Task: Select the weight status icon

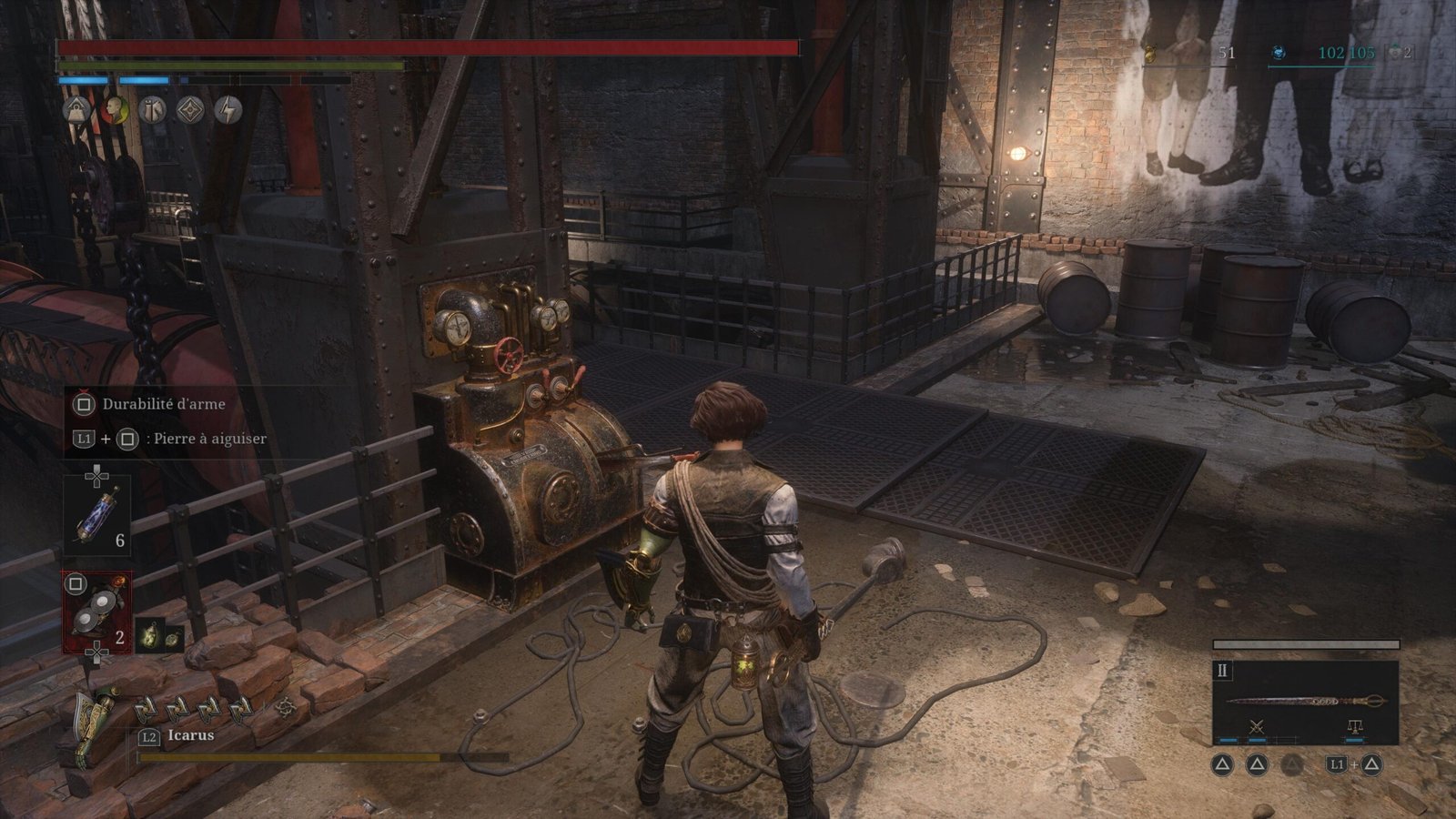Action: pyautogui.click(x=76, y=110)
